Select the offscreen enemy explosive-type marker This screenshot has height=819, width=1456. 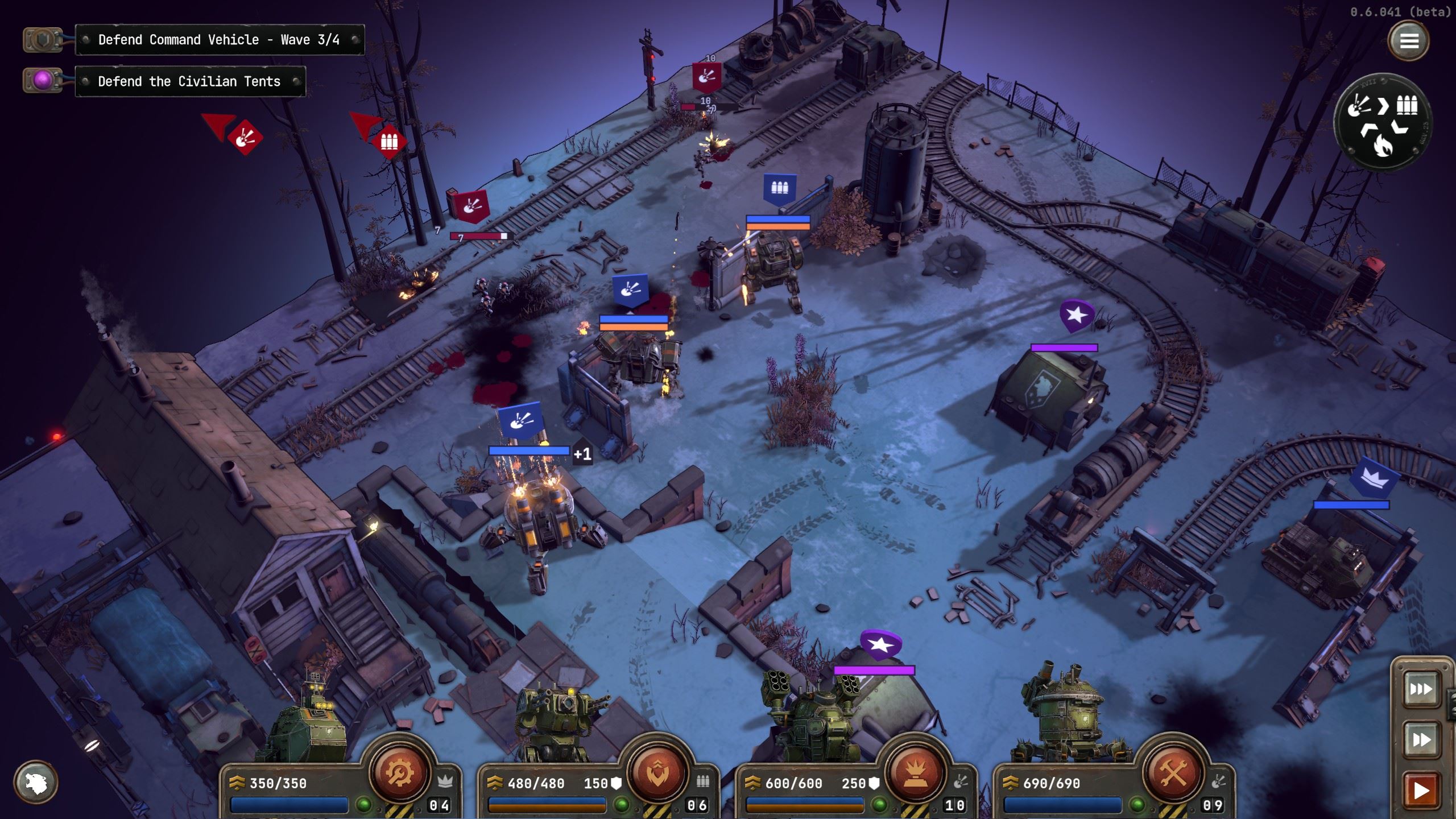point(245,138)
